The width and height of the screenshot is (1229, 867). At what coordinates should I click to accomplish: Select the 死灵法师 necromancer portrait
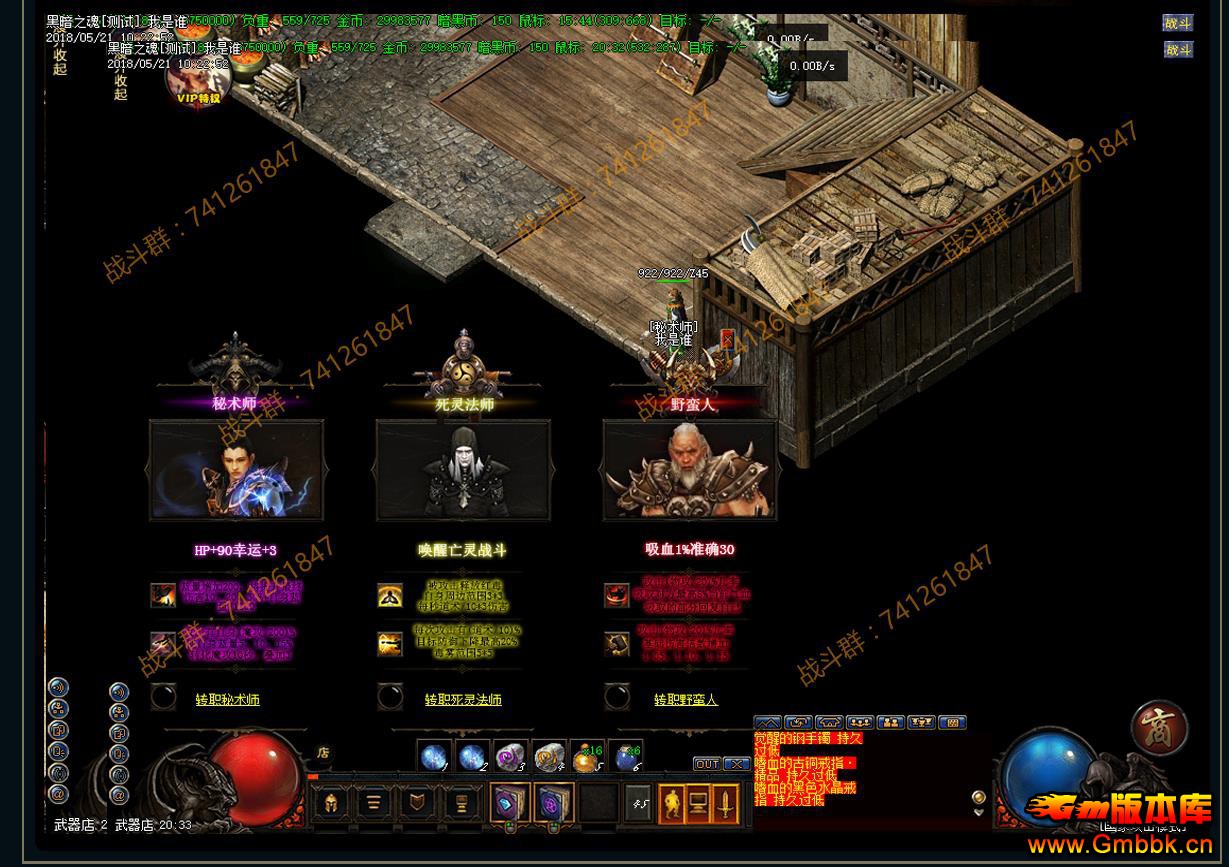(x=463, y=470)
